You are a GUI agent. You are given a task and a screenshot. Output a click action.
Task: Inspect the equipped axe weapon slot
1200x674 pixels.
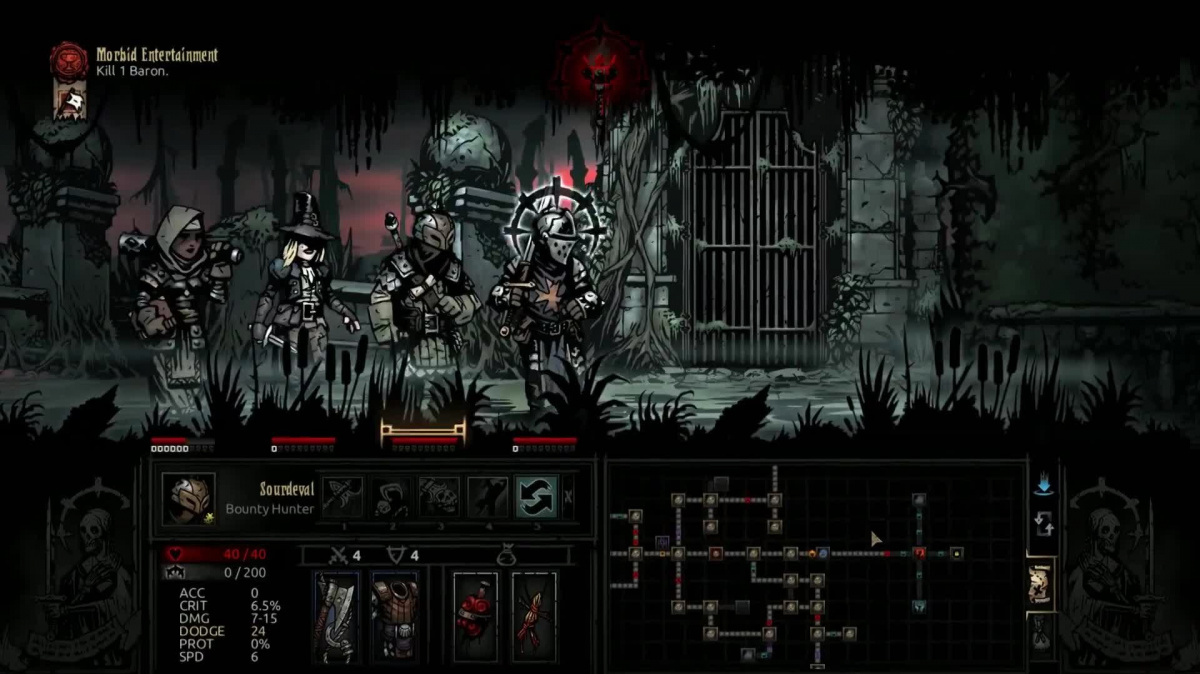click(337, 617)
